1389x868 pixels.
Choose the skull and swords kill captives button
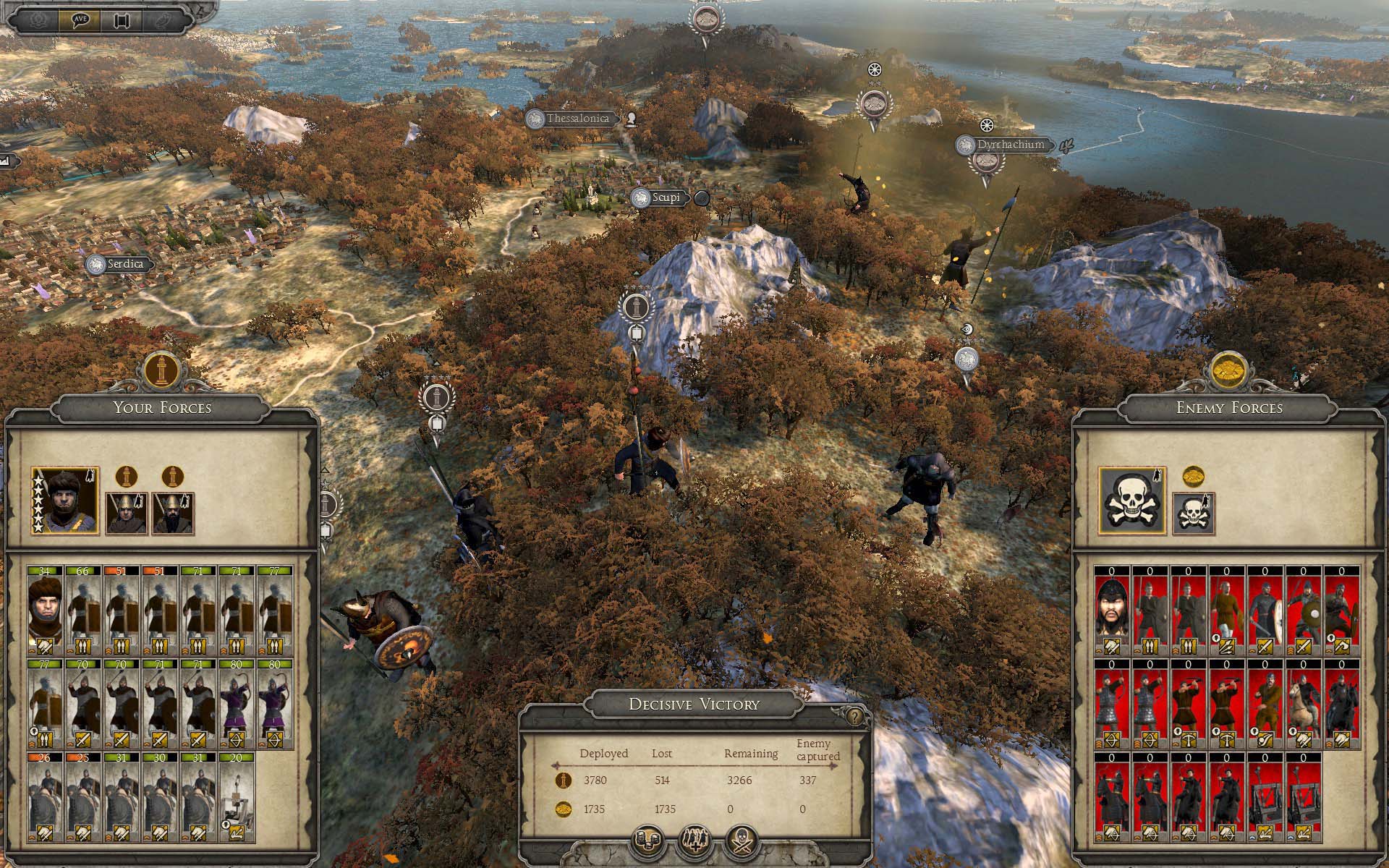[743, 841]
